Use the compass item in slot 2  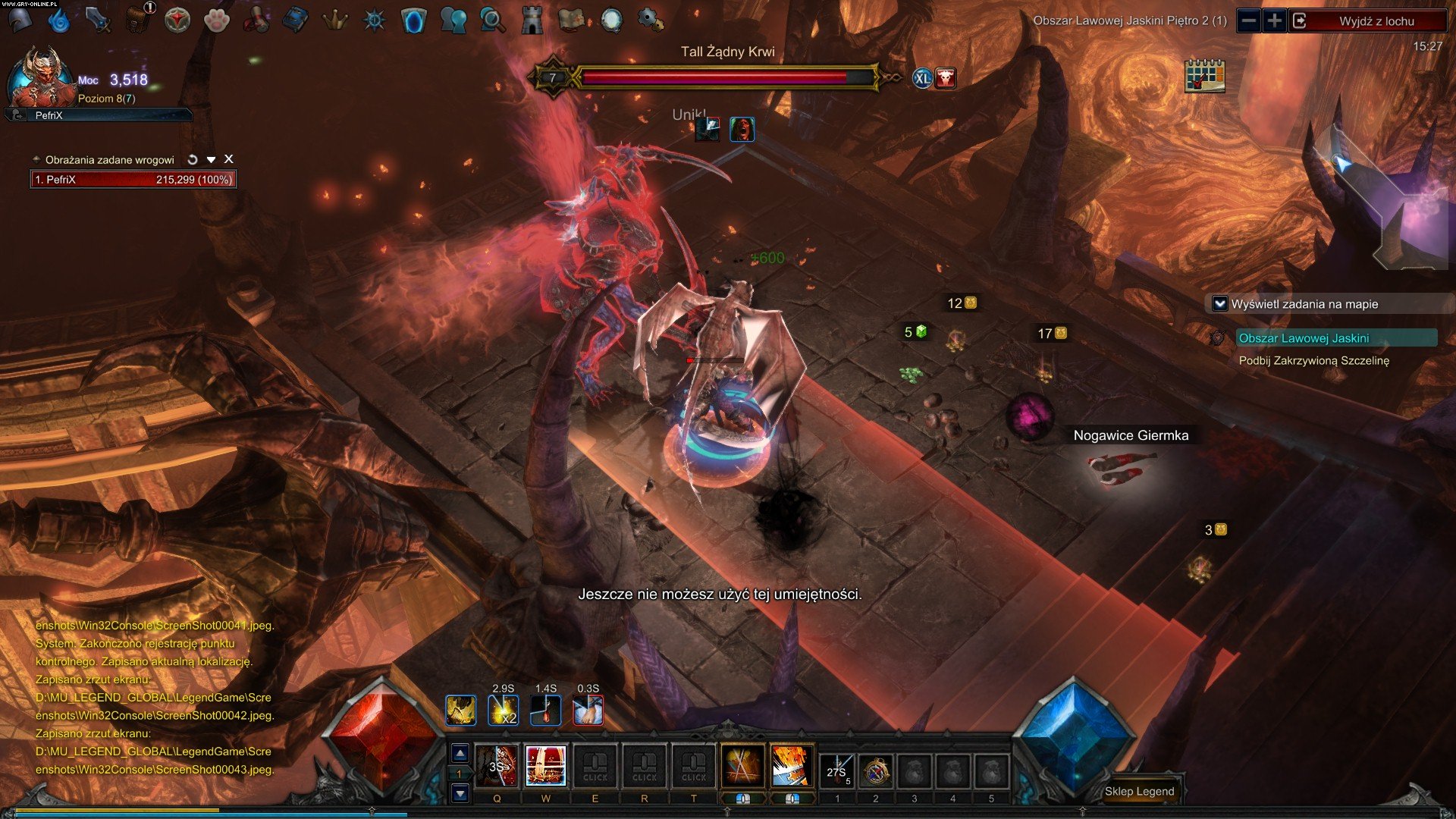(x=876, y=772)
